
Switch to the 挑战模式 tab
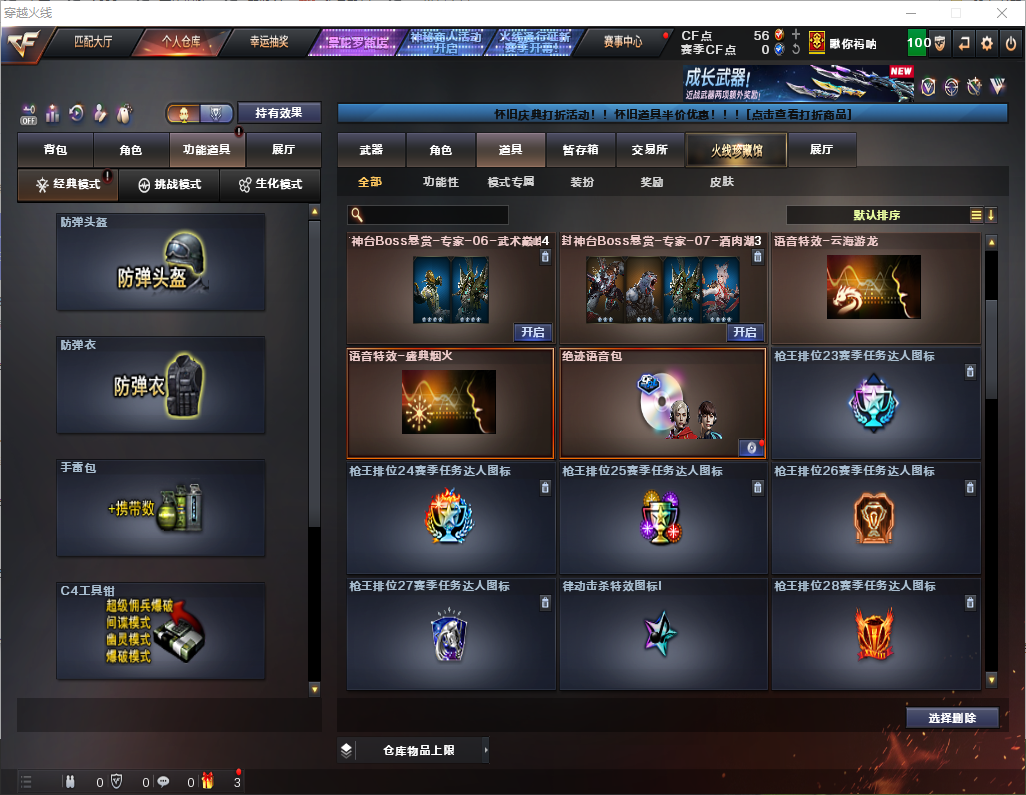(x=170, y=185)
